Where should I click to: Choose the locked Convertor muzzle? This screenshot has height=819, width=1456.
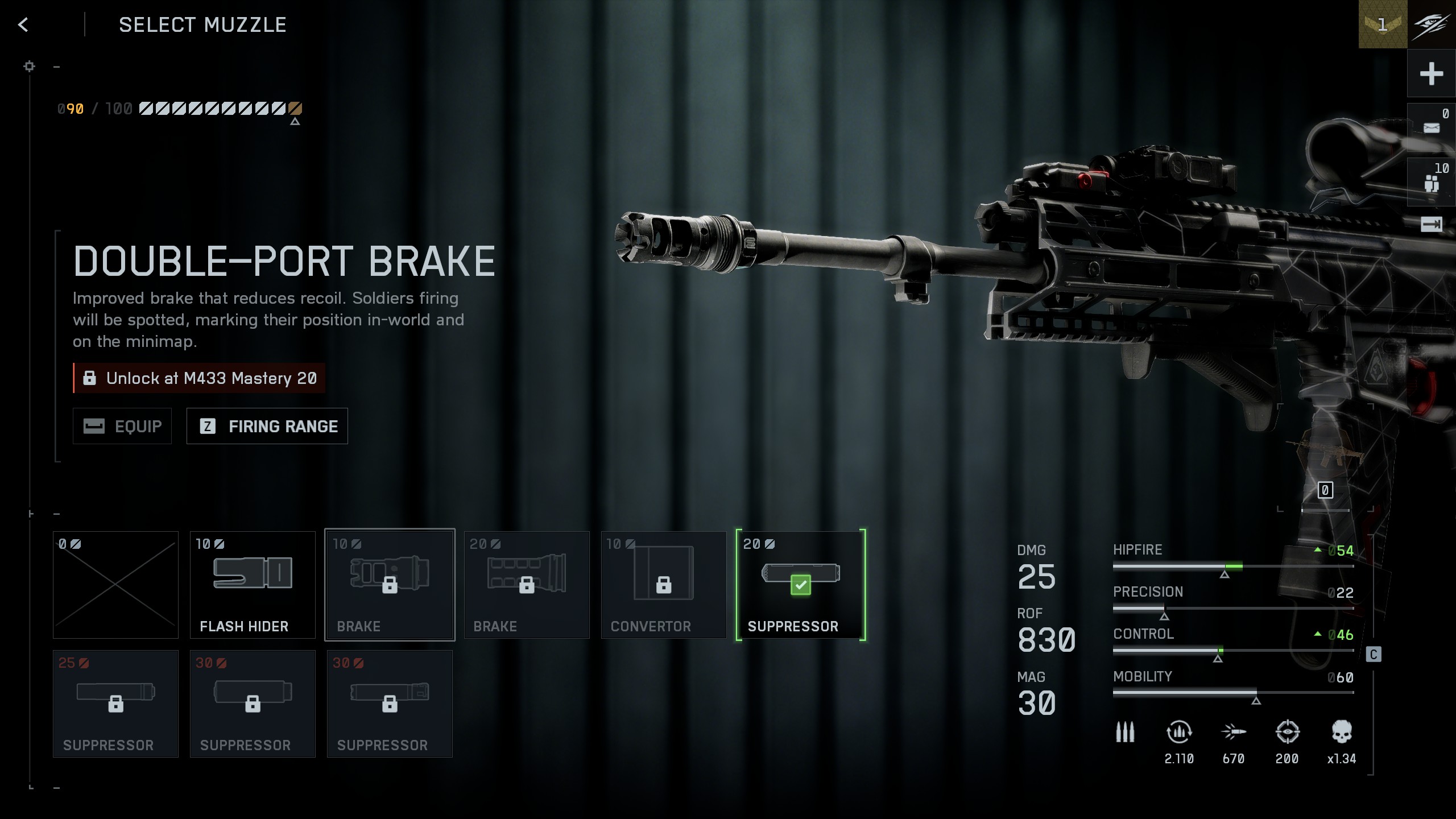[664, 585]
